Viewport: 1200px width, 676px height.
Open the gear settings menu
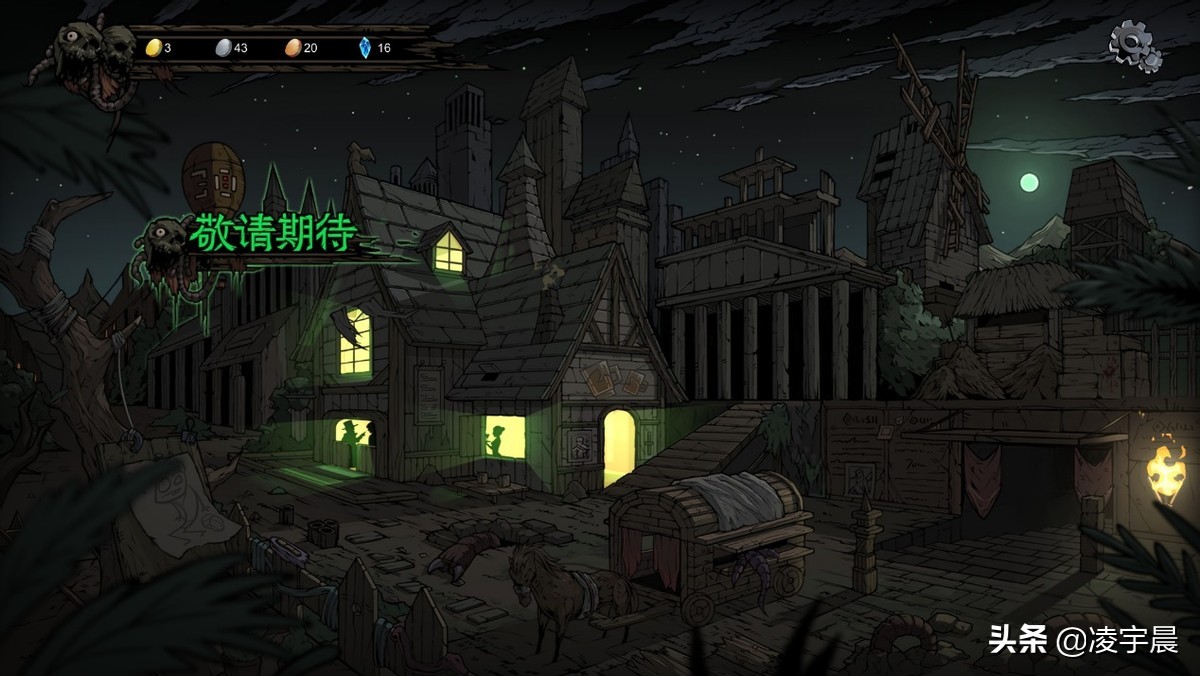(1134, 44)
